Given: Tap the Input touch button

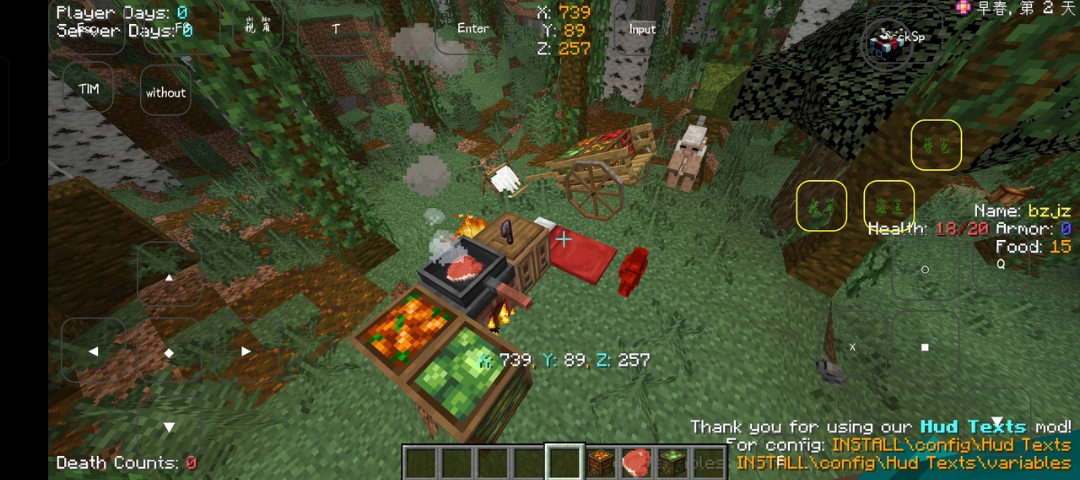Looking at the screenshot, I should click(x=642, y=30).
